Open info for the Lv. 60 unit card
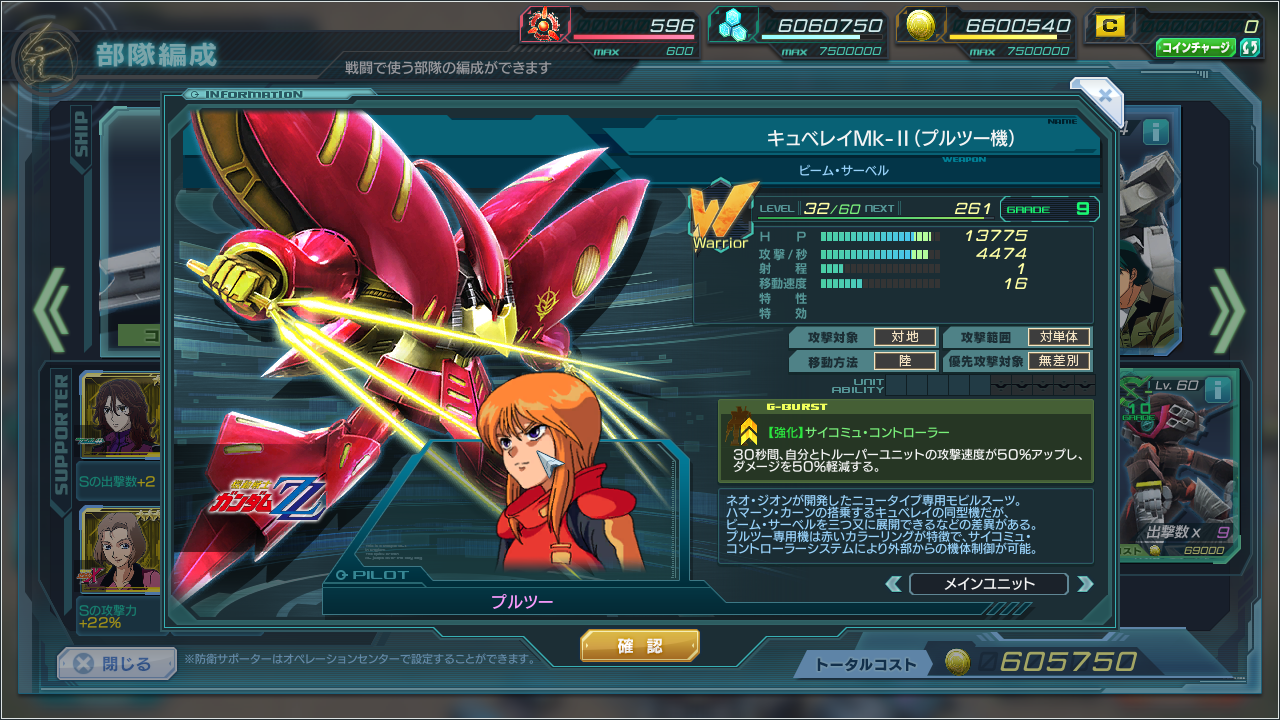The width and height of the screenshot is (1280, 720). point(1217,390)
